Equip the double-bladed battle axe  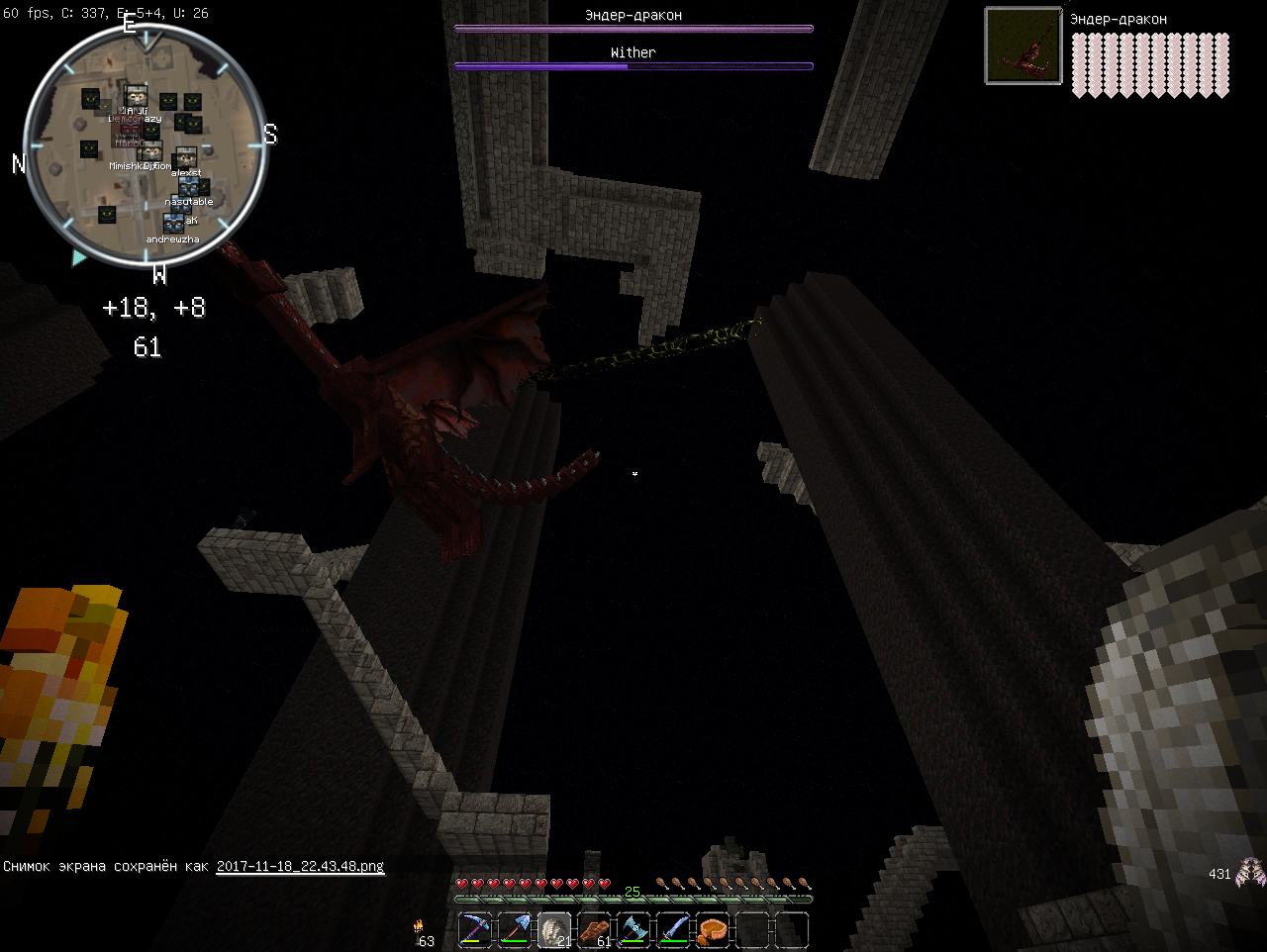633,930
